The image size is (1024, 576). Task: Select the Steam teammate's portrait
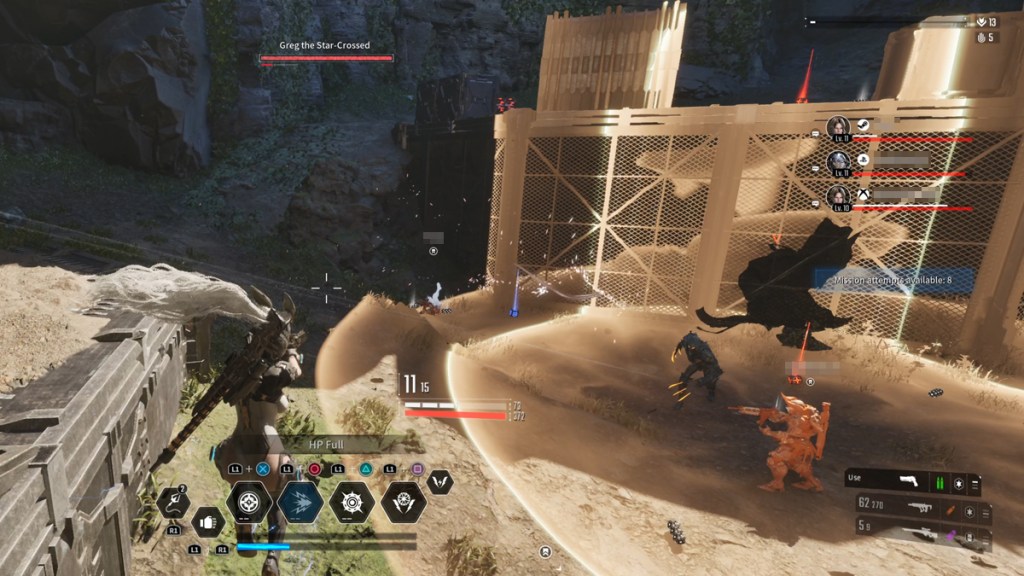click(838, 126)
